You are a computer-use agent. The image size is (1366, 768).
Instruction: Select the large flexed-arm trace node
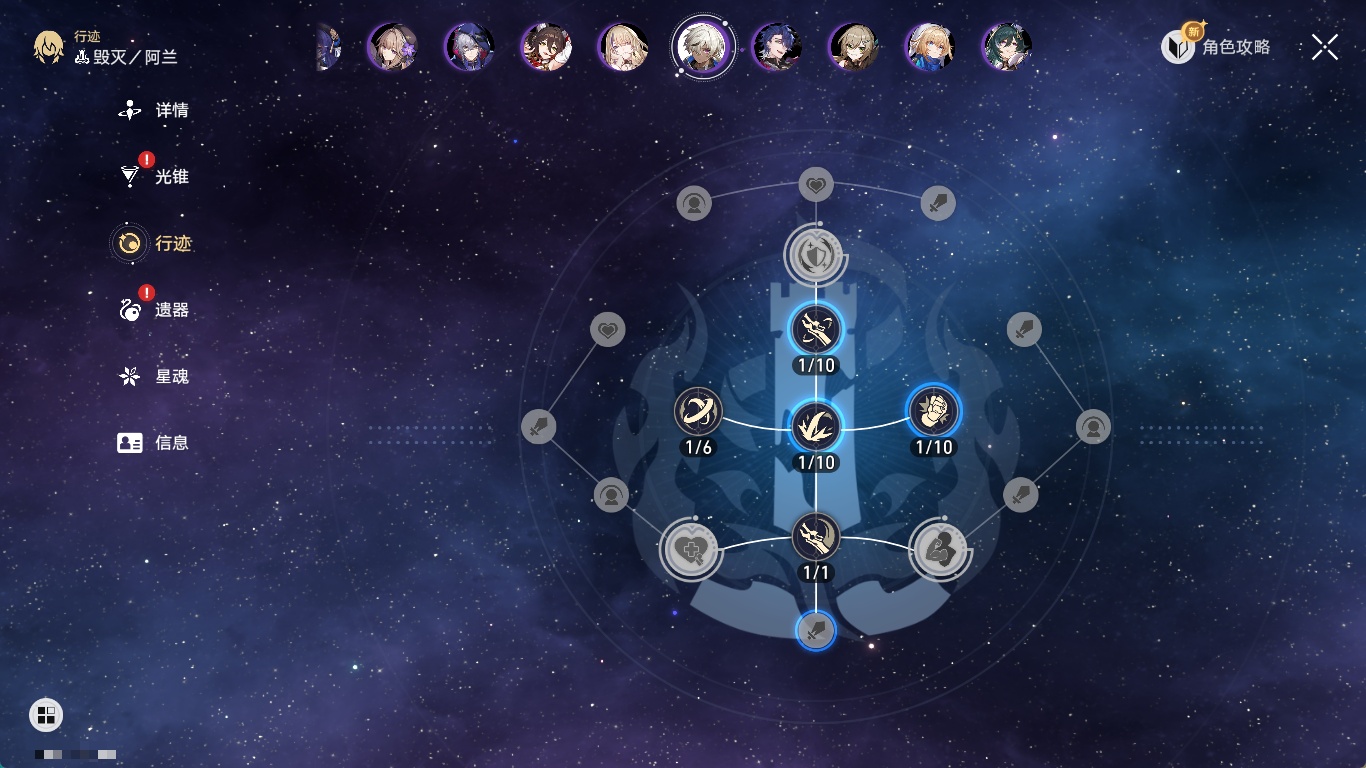[x=940, y=550]
